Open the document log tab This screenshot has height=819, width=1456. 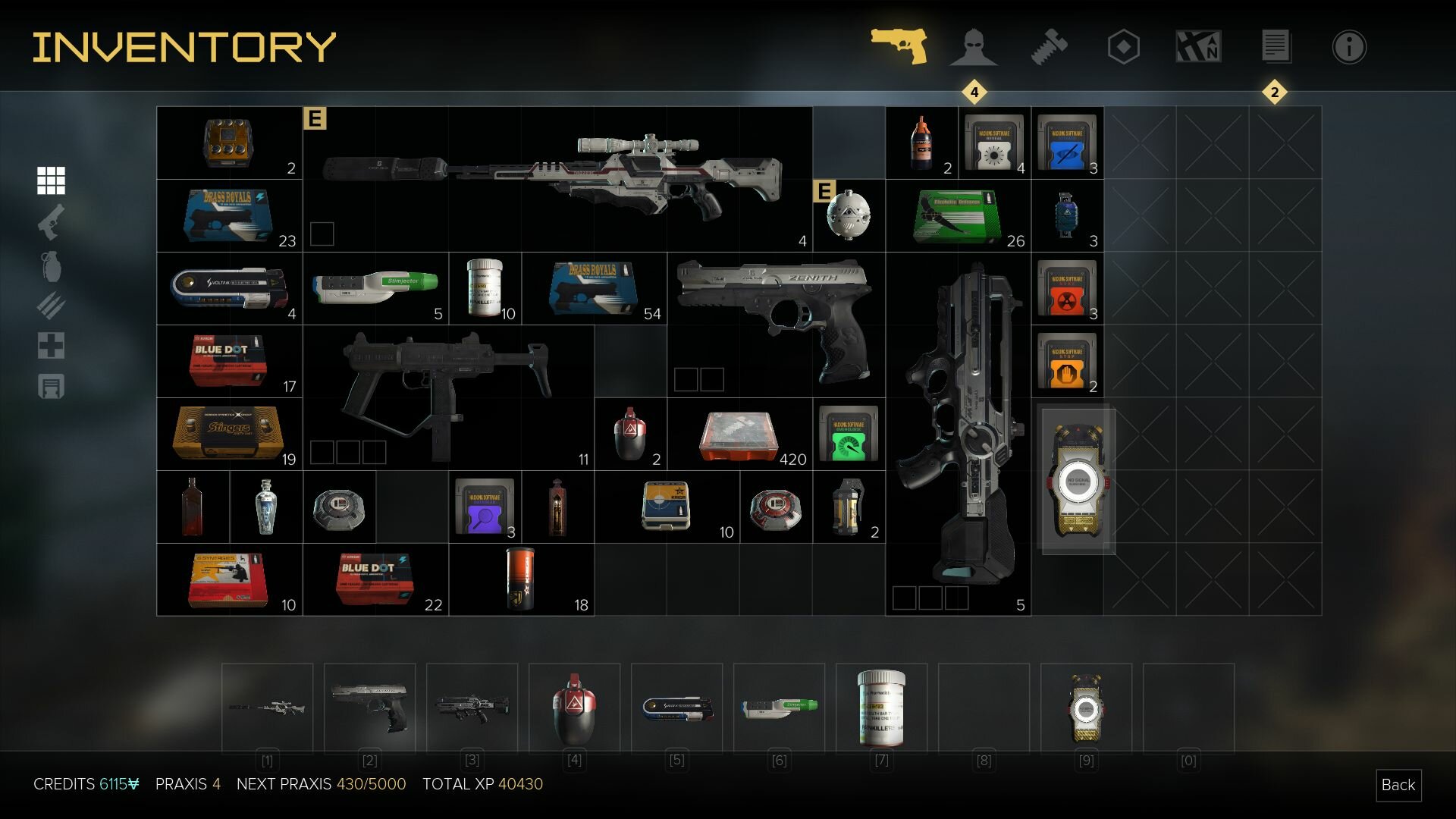click(1275, 47)
